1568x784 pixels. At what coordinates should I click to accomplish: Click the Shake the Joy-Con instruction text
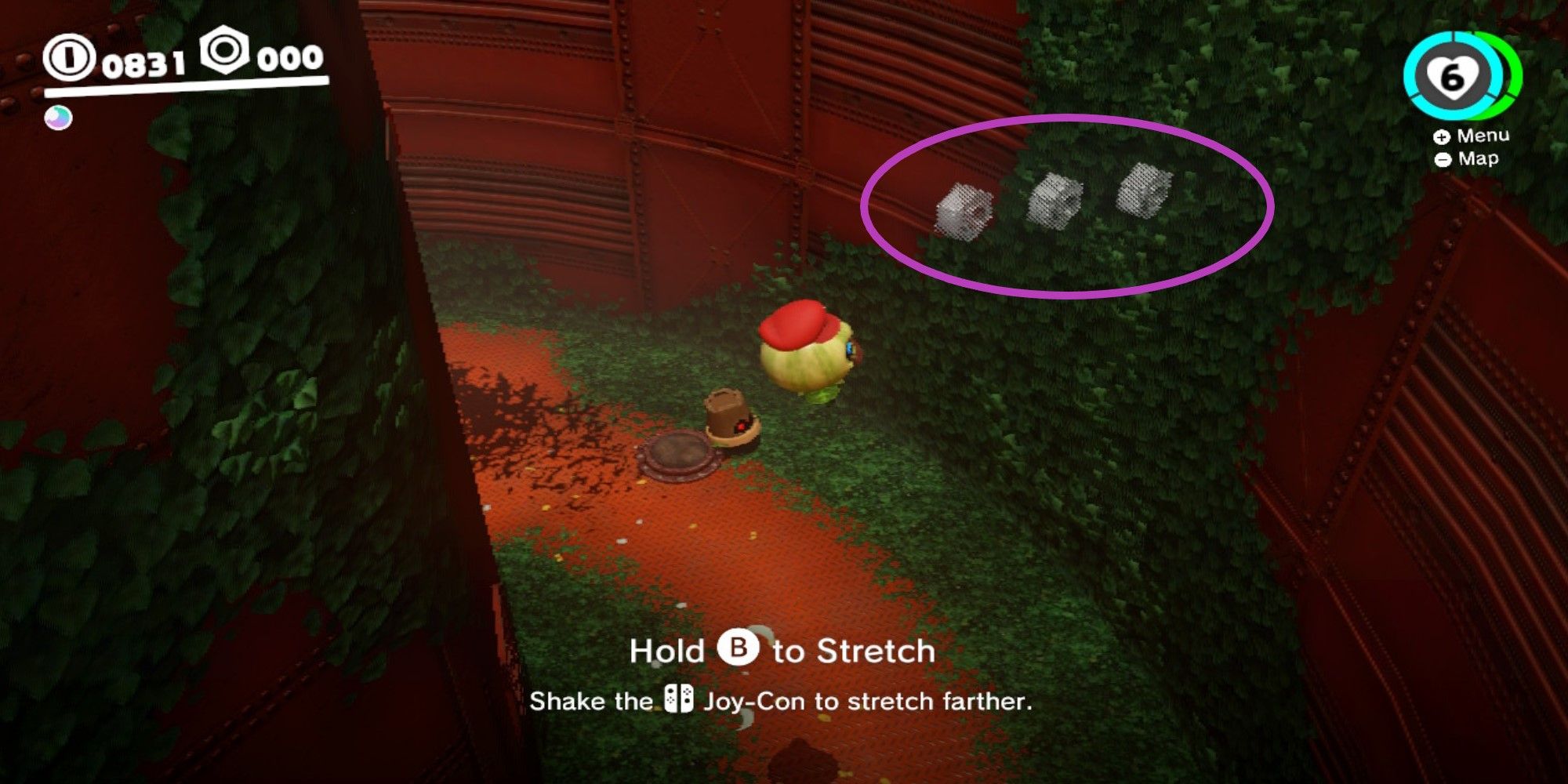[784, 700]
